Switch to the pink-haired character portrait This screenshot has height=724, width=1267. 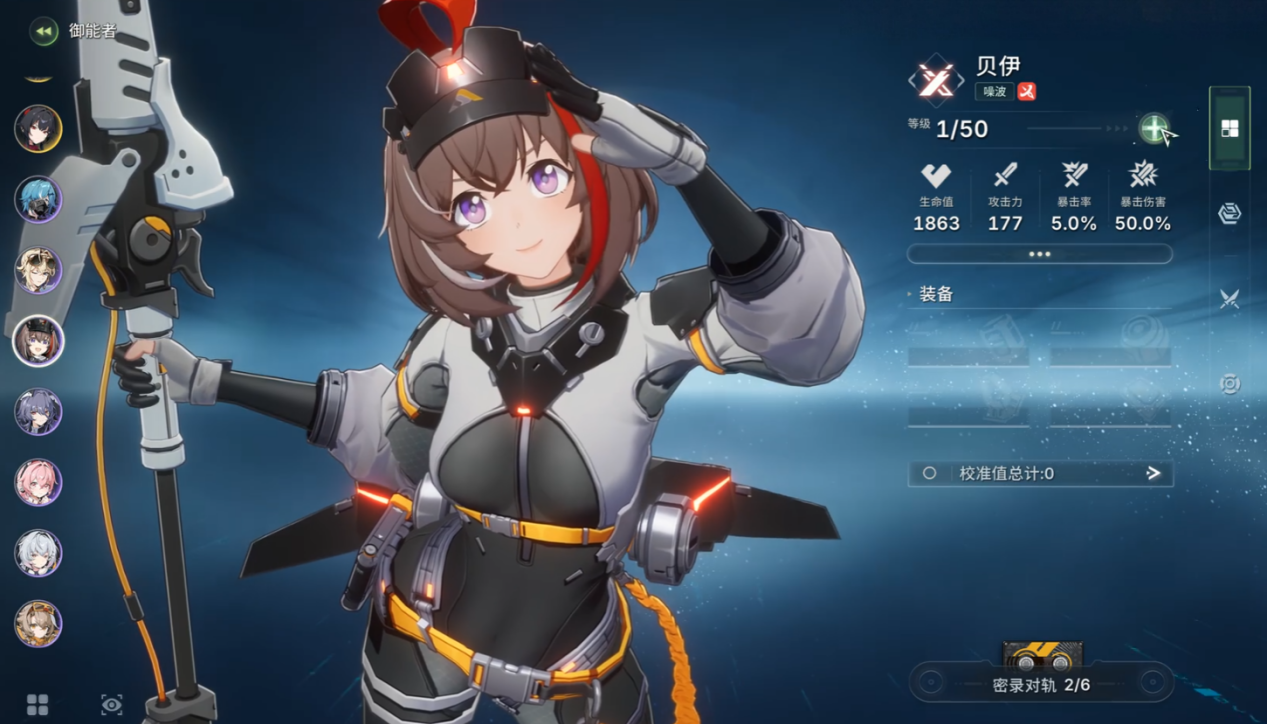click(38, 483)
